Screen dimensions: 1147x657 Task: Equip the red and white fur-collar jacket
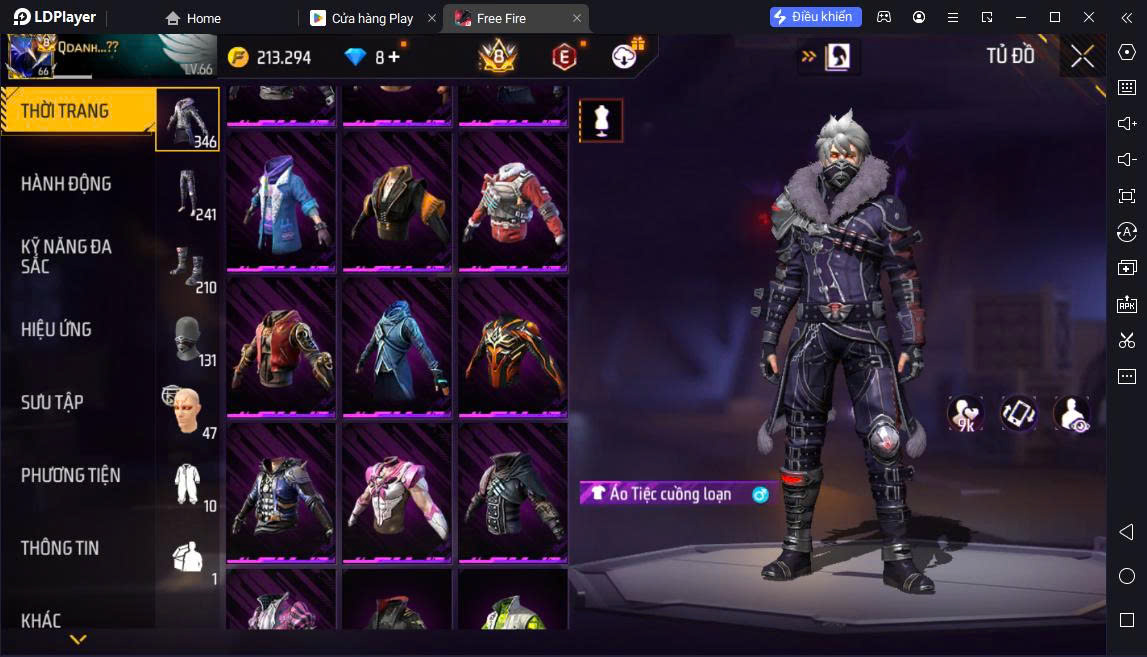513,201
